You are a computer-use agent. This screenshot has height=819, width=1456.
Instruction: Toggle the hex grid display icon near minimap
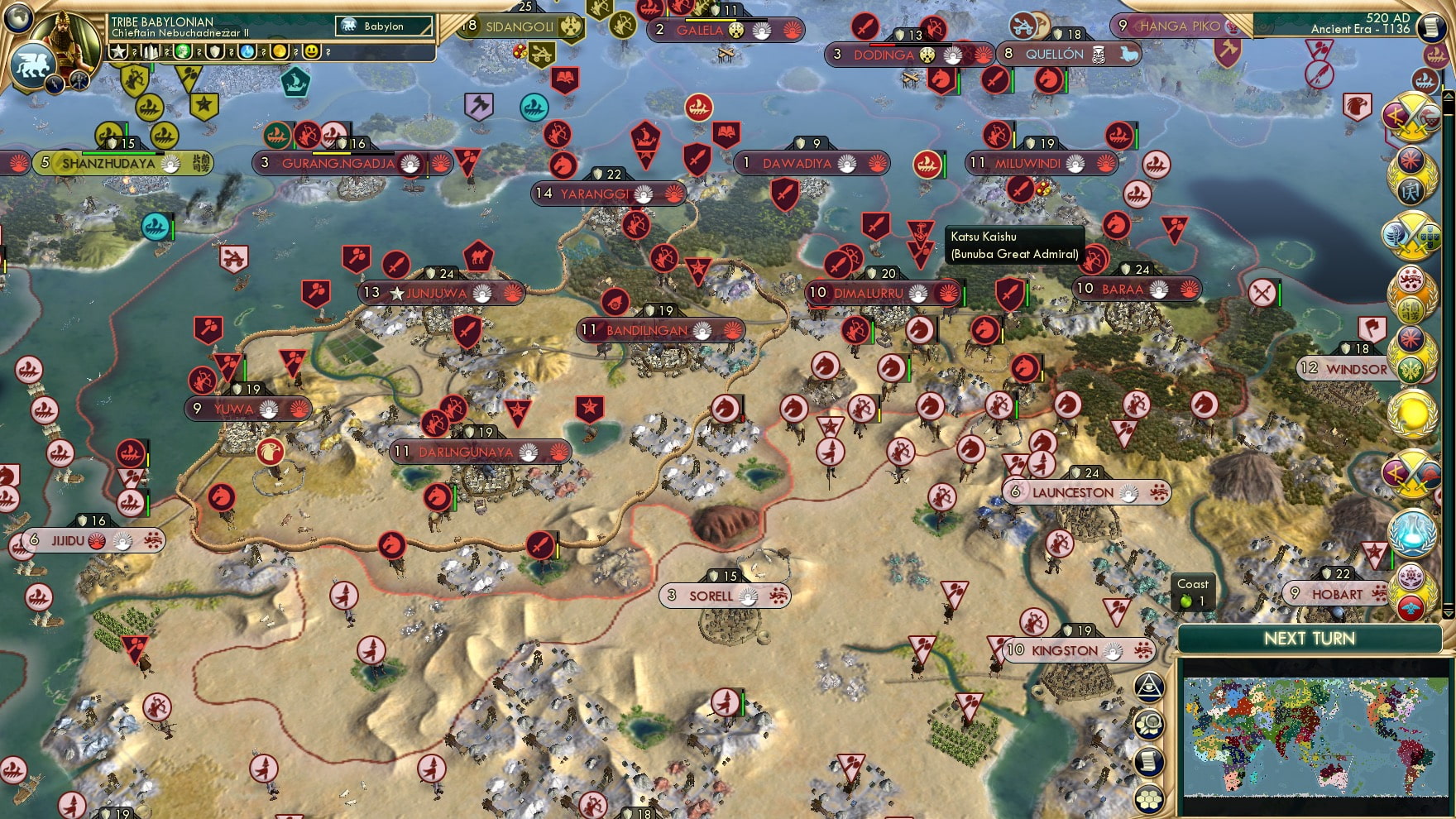tap(1150, 797)
